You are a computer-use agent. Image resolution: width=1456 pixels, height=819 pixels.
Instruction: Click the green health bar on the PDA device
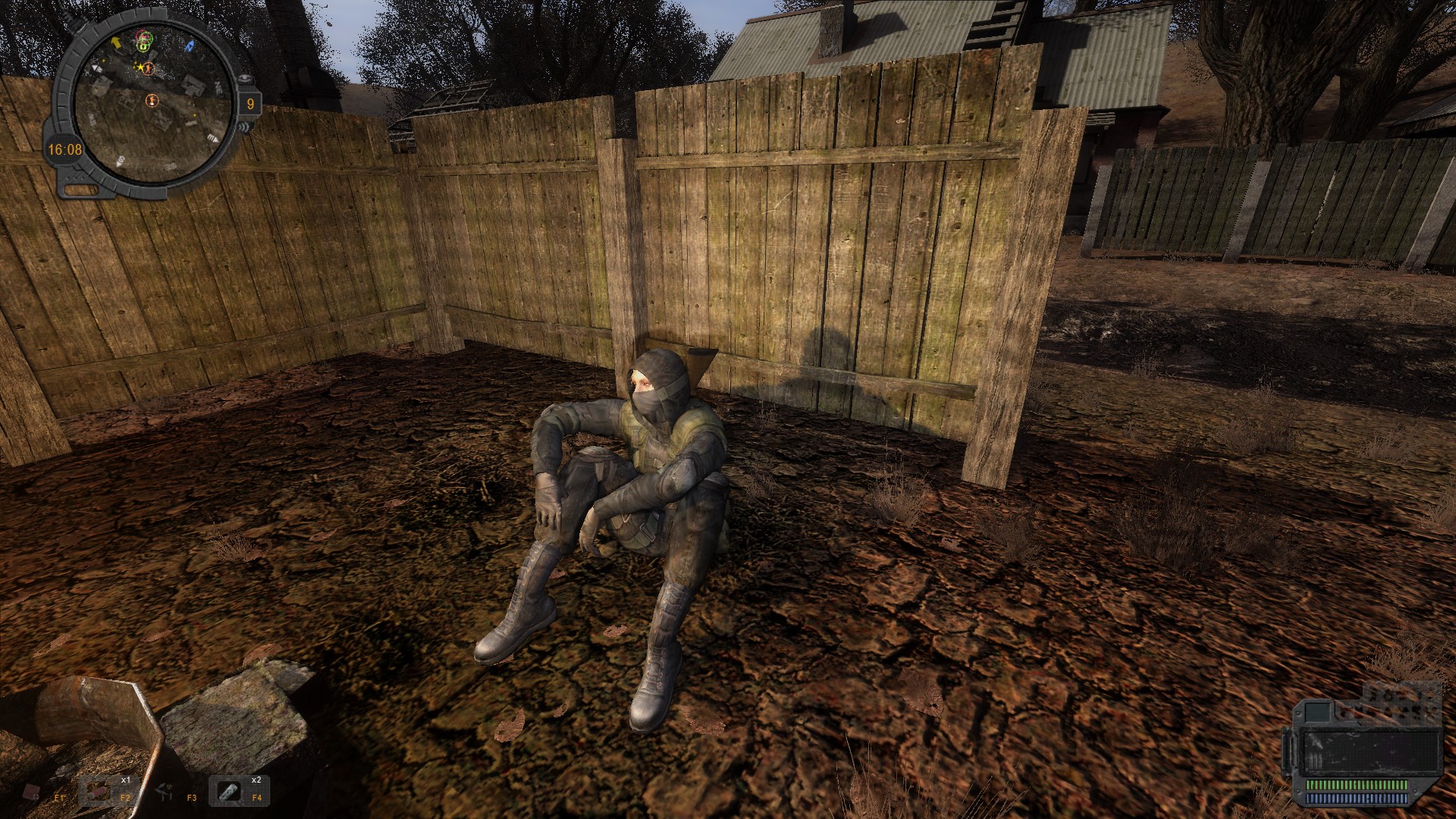tap(1356, 784)
